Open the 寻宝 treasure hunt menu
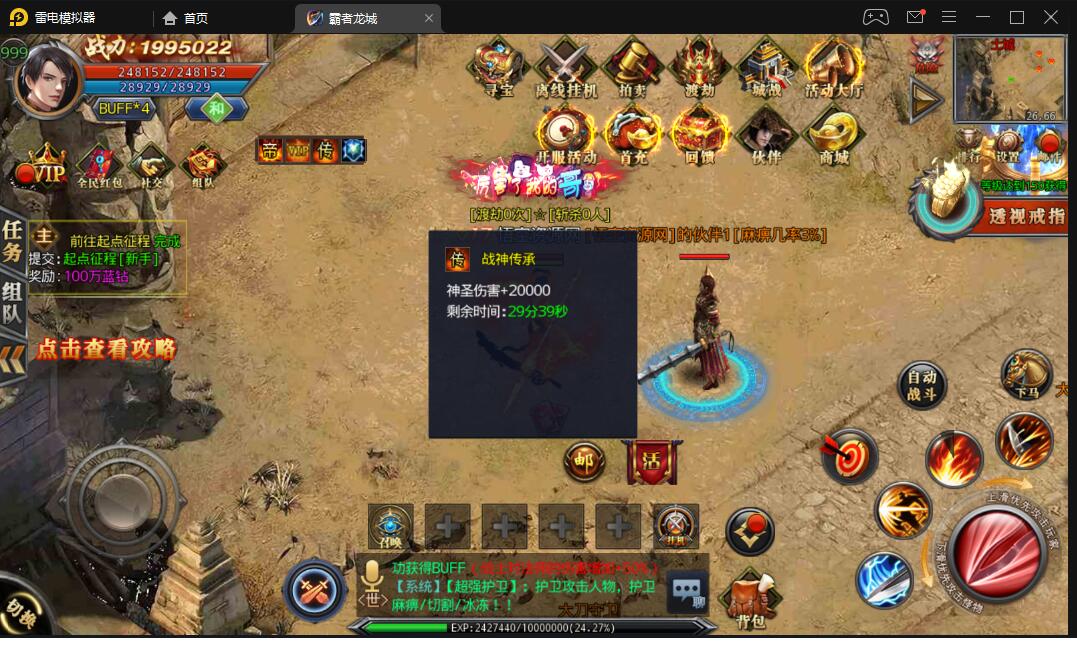Image resolution: width=1077 pixels, height=648 pixels. coord(499,66)
